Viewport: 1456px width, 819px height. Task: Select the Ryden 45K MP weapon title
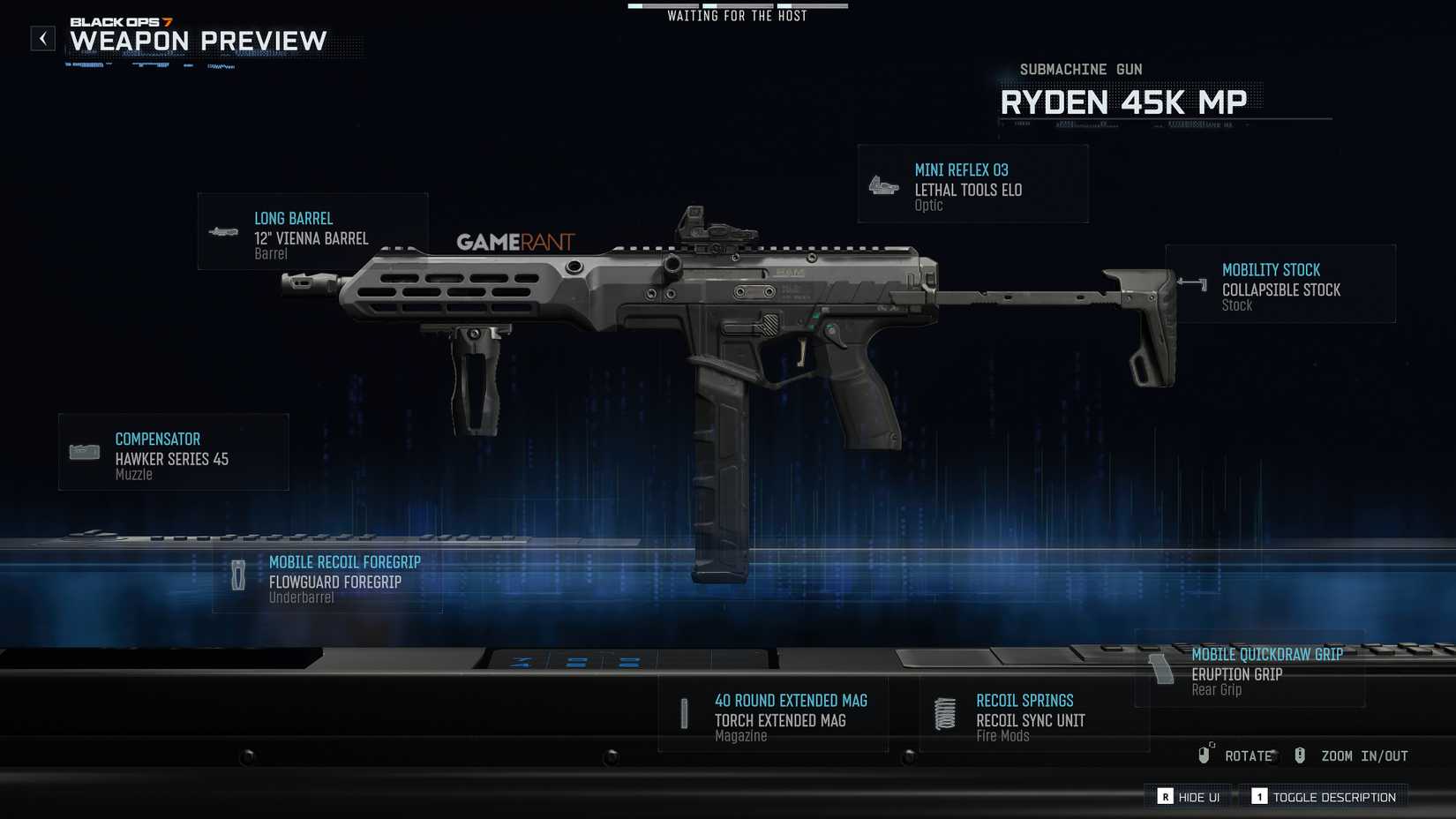click(x=1122, y=102)
